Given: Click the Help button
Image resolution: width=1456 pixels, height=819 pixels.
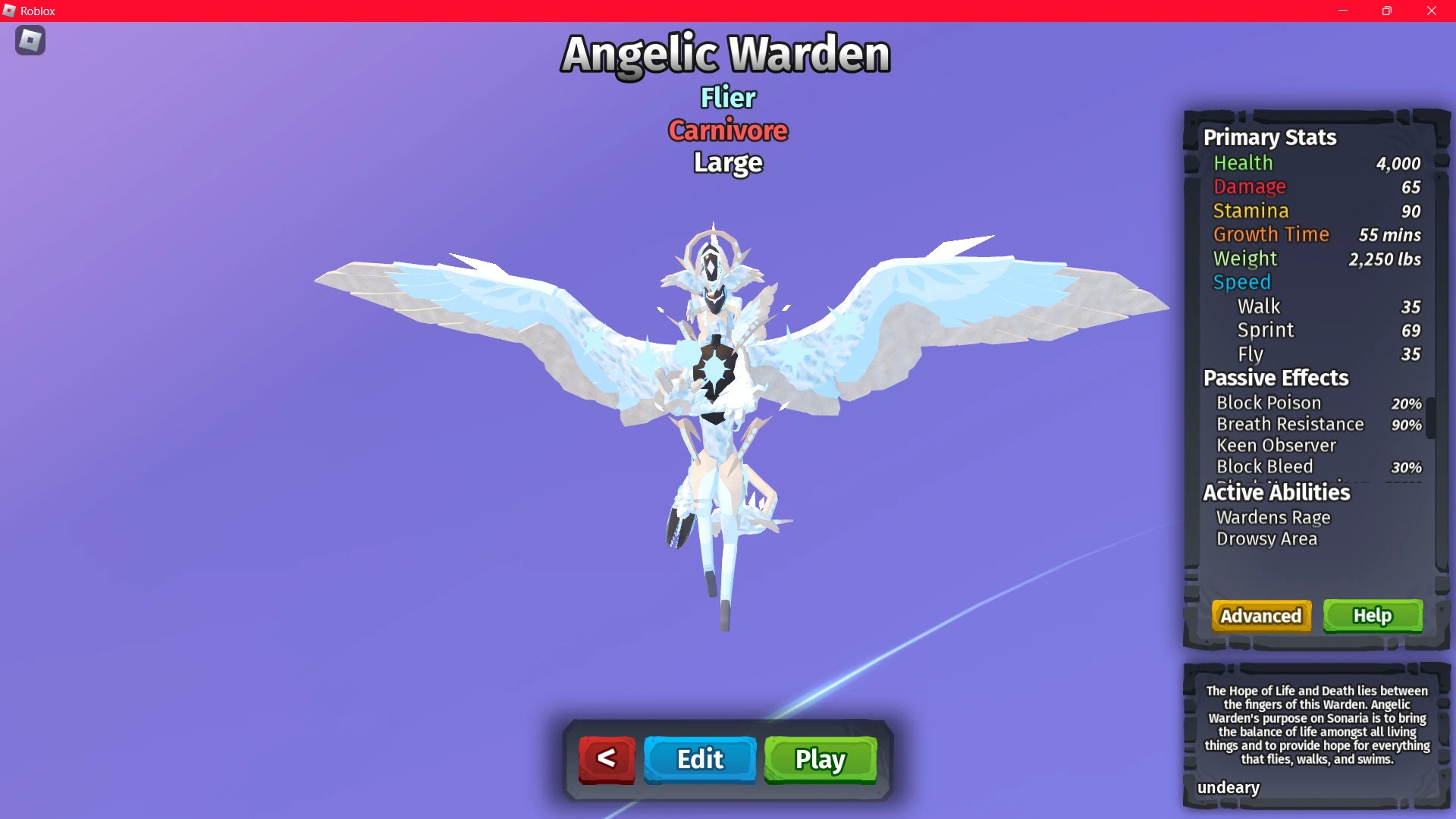Looking at the screenshot, I should click(1373, 616).
